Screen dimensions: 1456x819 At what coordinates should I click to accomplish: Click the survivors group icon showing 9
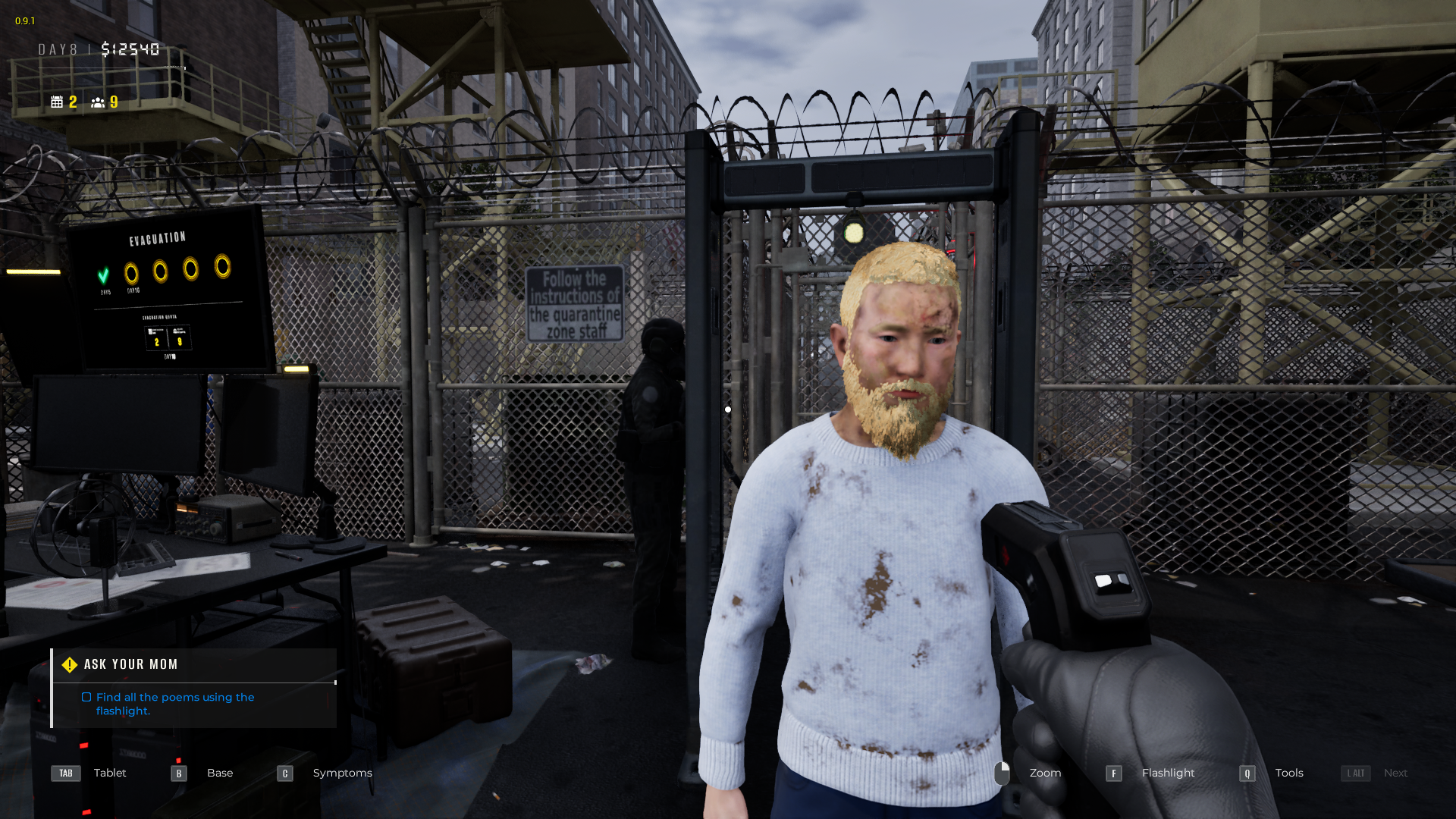coord(99,102)
